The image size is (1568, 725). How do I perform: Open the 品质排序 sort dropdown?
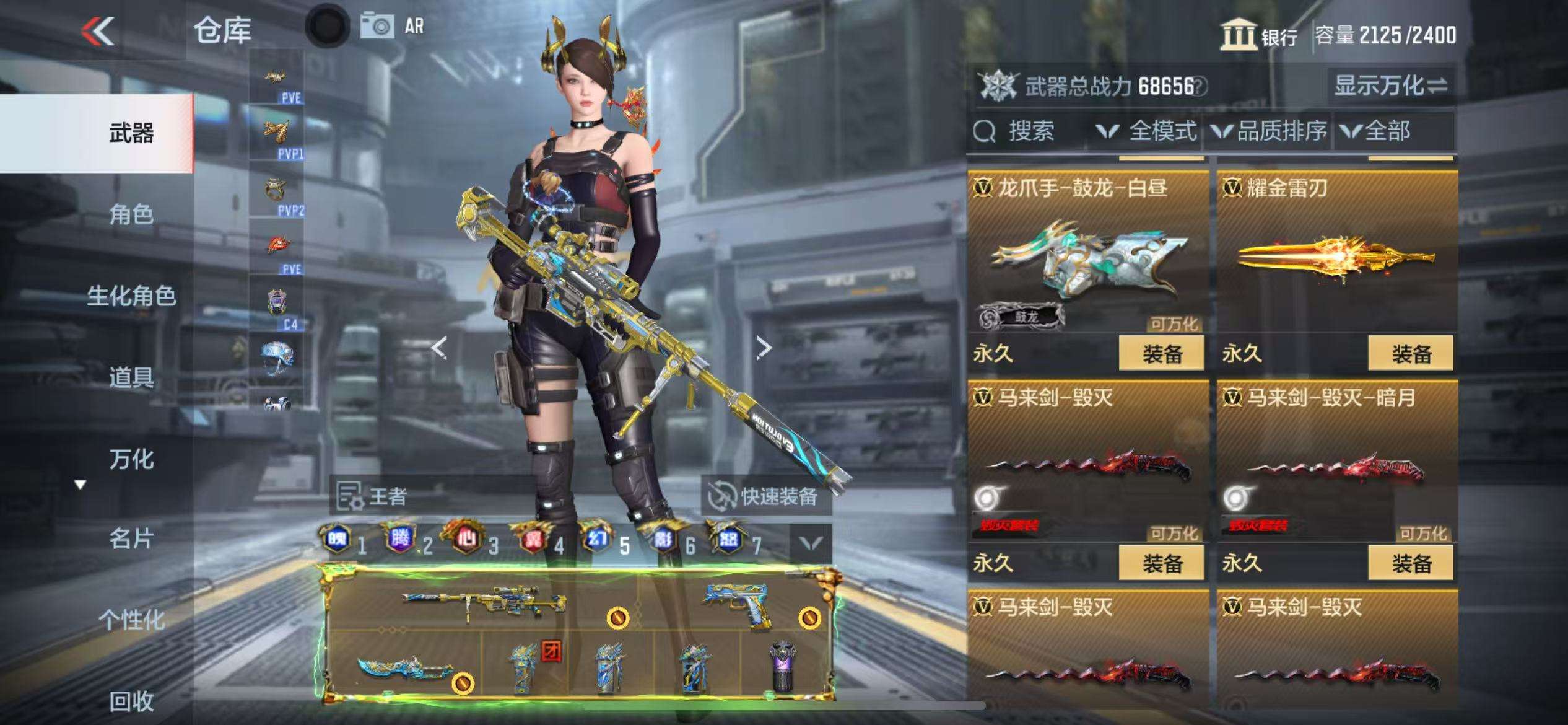click(1270, 131)
